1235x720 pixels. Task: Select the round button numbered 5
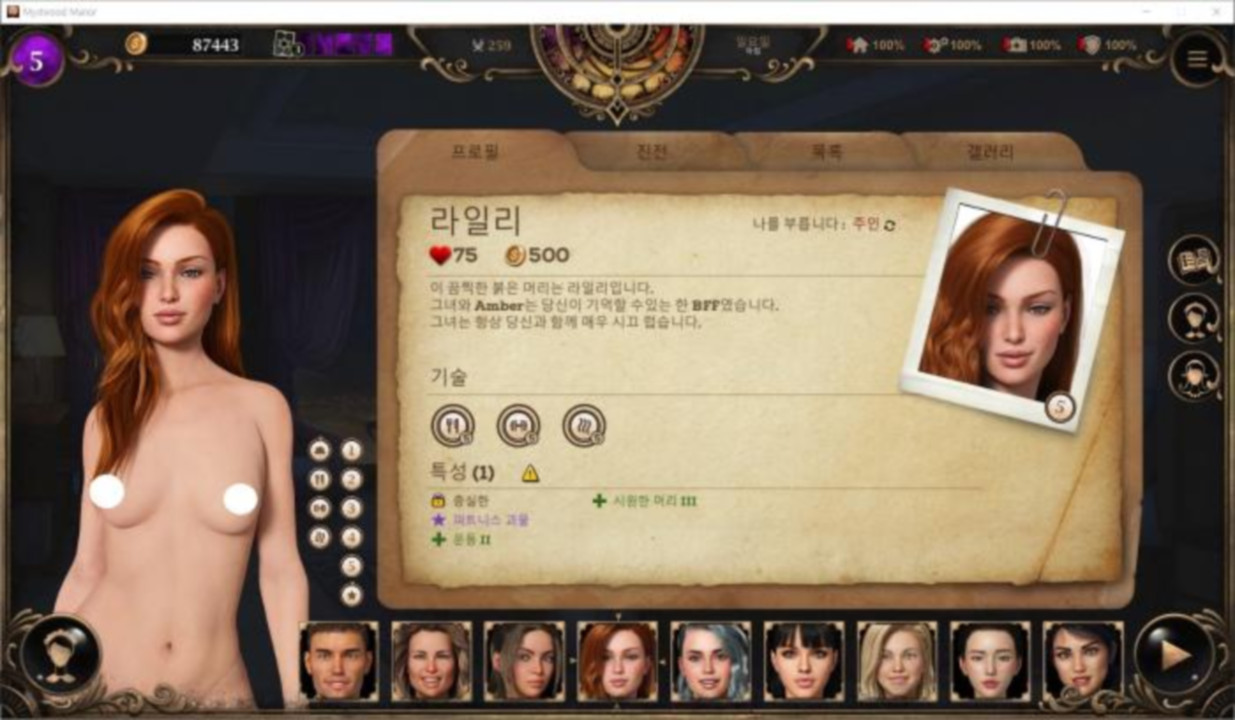[351, 566]
